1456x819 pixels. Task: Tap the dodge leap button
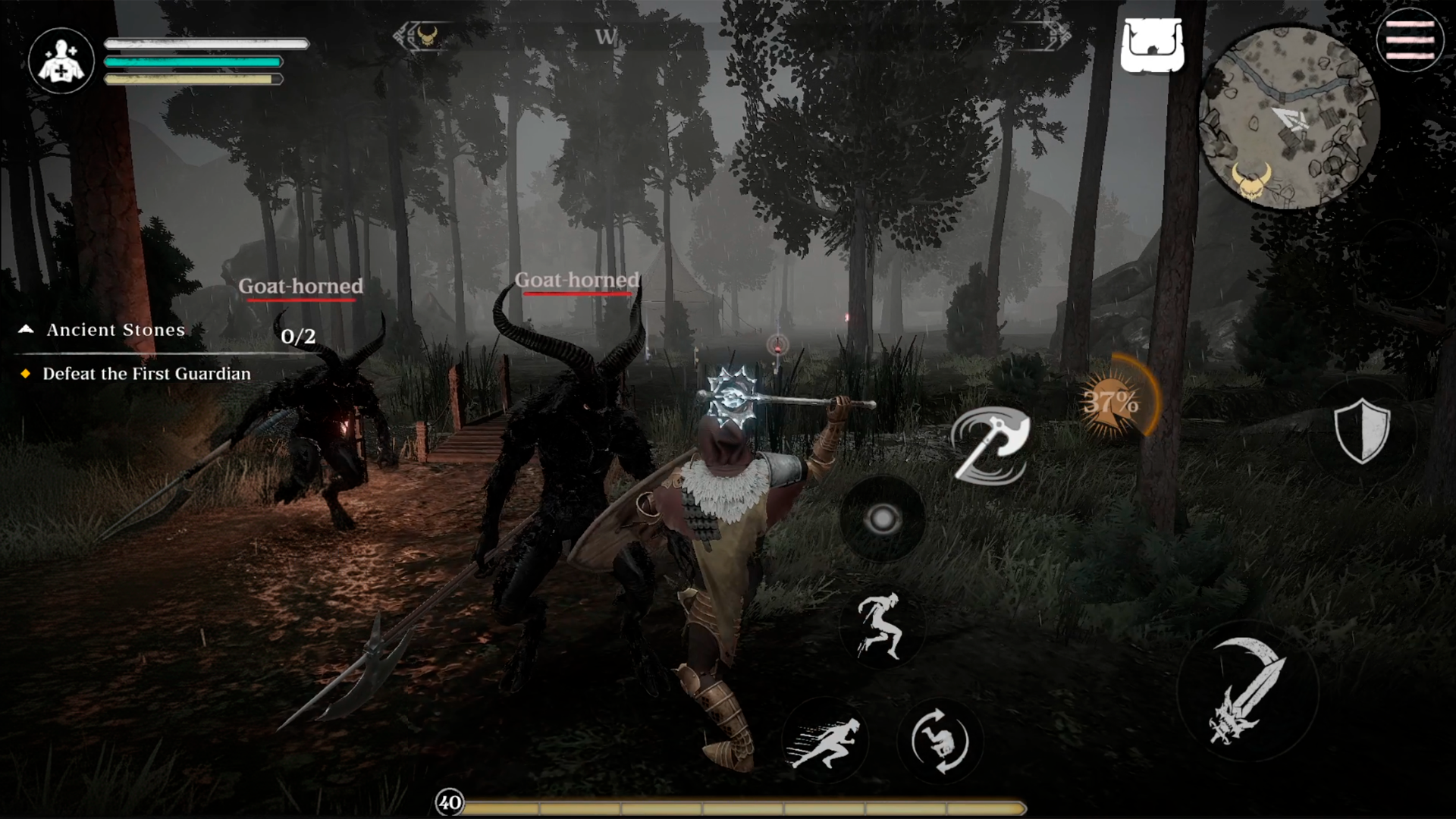coord(880,626)
